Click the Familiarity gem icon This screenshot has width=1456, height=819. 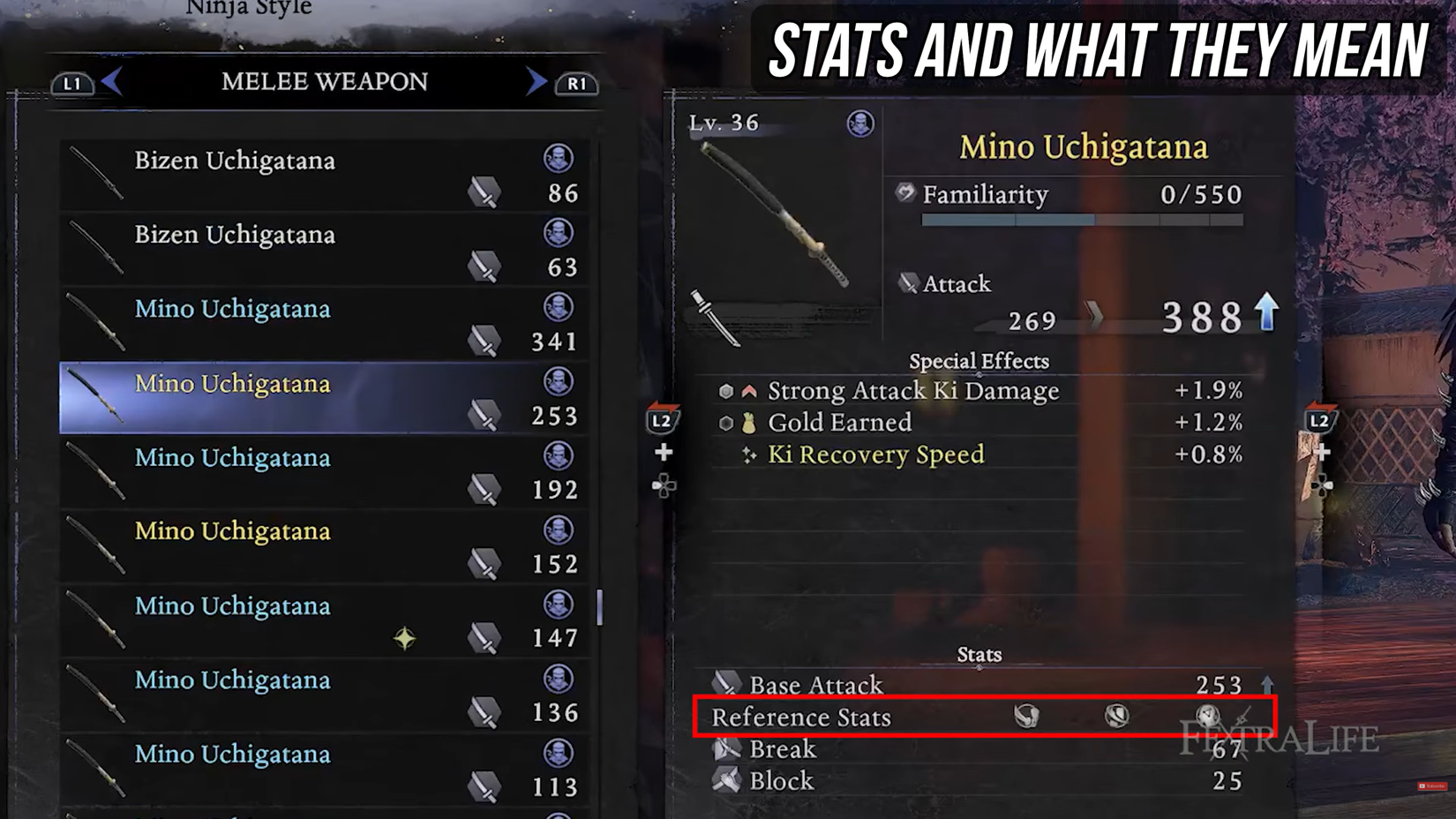click(x=904, y=193)
